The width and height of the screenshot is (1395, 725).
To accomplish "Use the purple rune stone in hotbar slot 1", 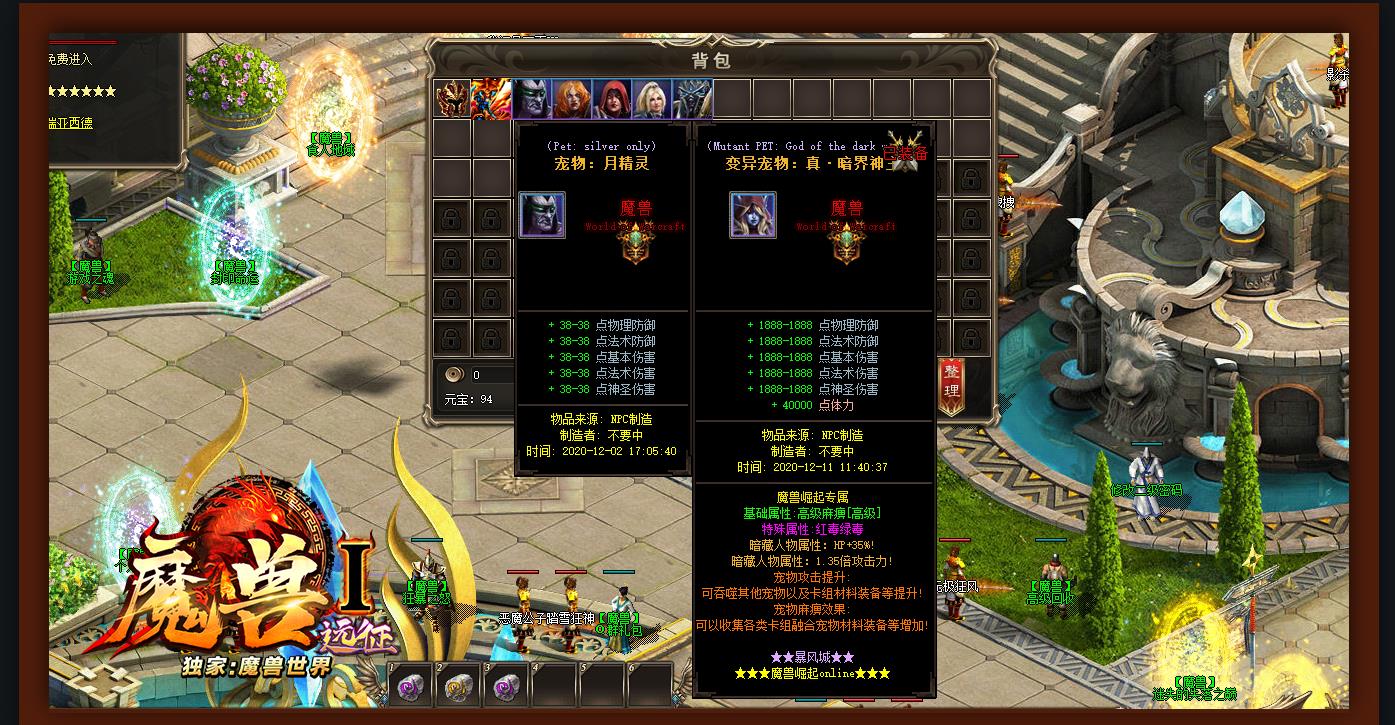I will coord(410,686).
